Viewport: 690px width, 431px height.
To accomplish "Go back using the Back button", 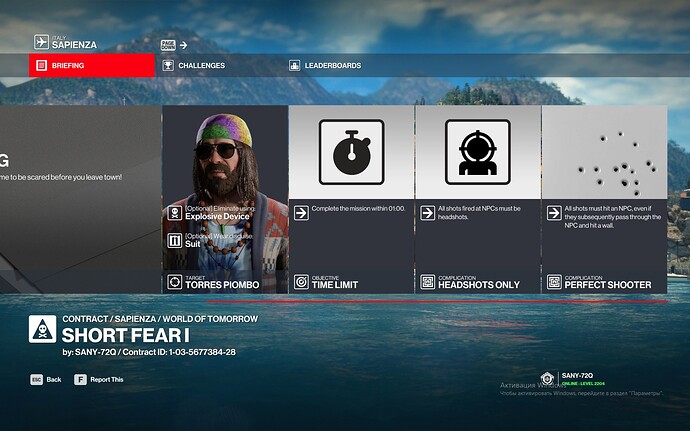I will (46, 380).
